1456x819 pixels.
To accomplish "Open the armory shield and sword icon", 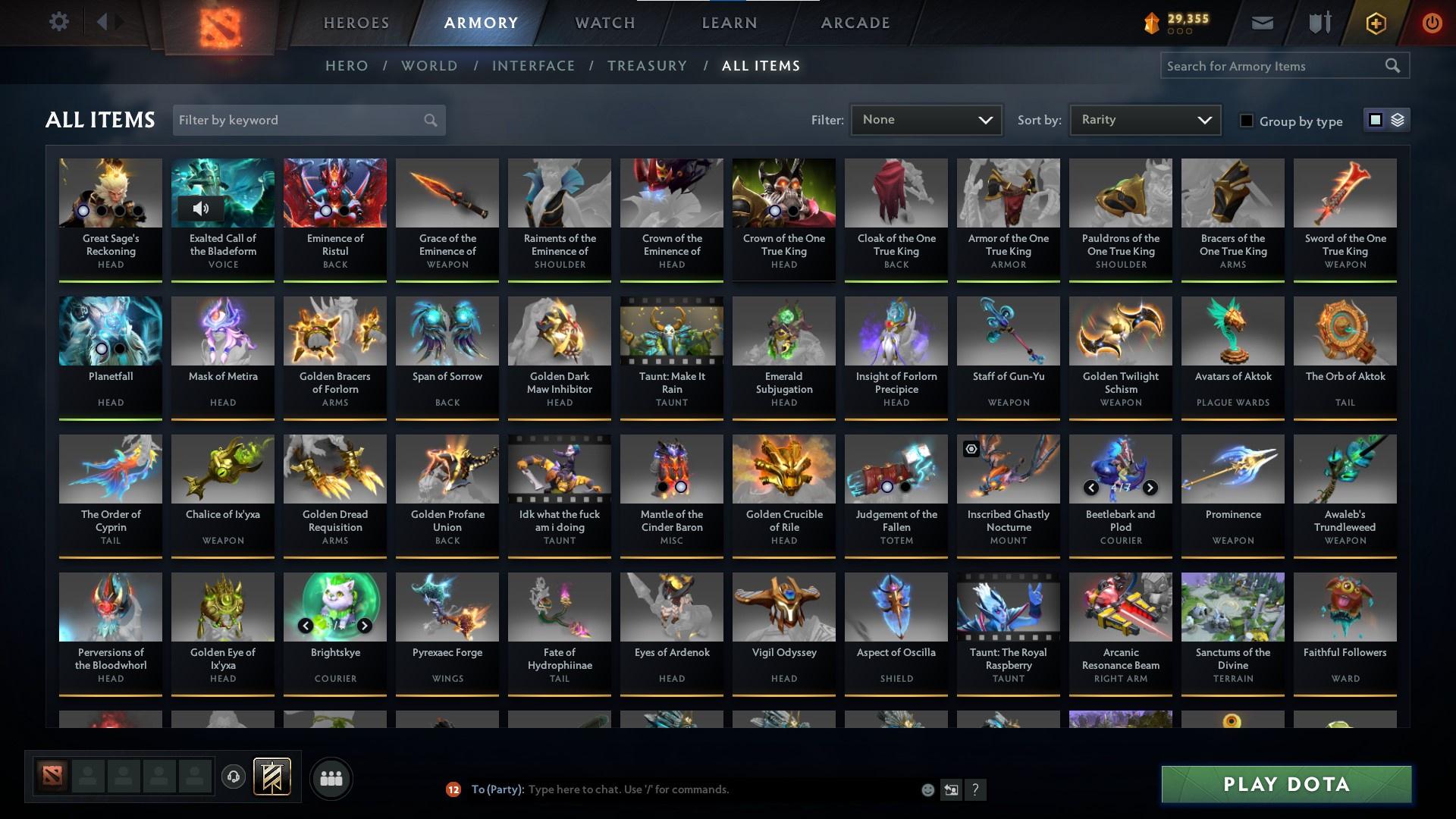I will click(1318, 23).
